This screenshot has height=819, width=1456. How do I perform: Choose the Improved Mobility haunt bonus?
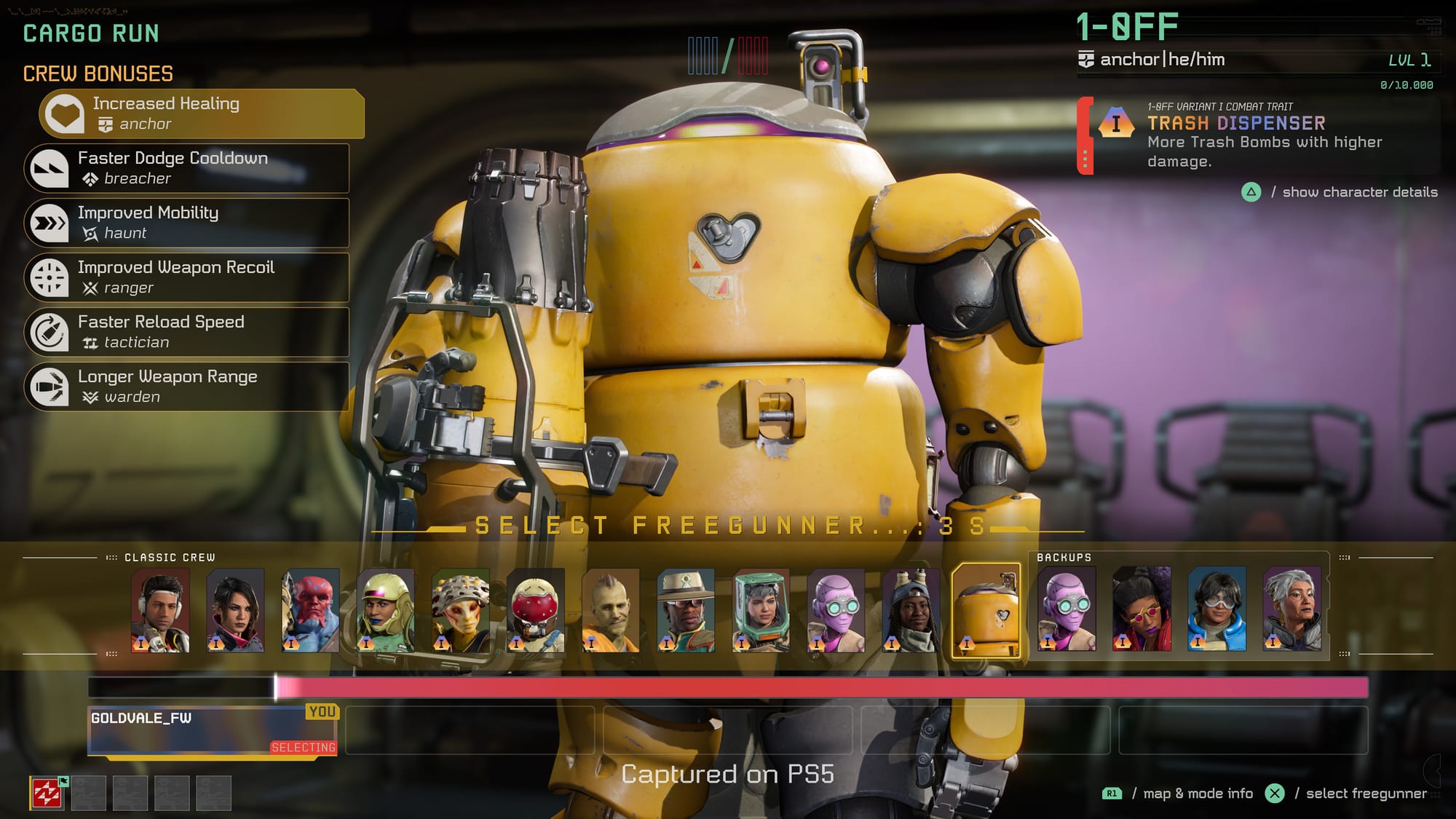click(187, 223)
